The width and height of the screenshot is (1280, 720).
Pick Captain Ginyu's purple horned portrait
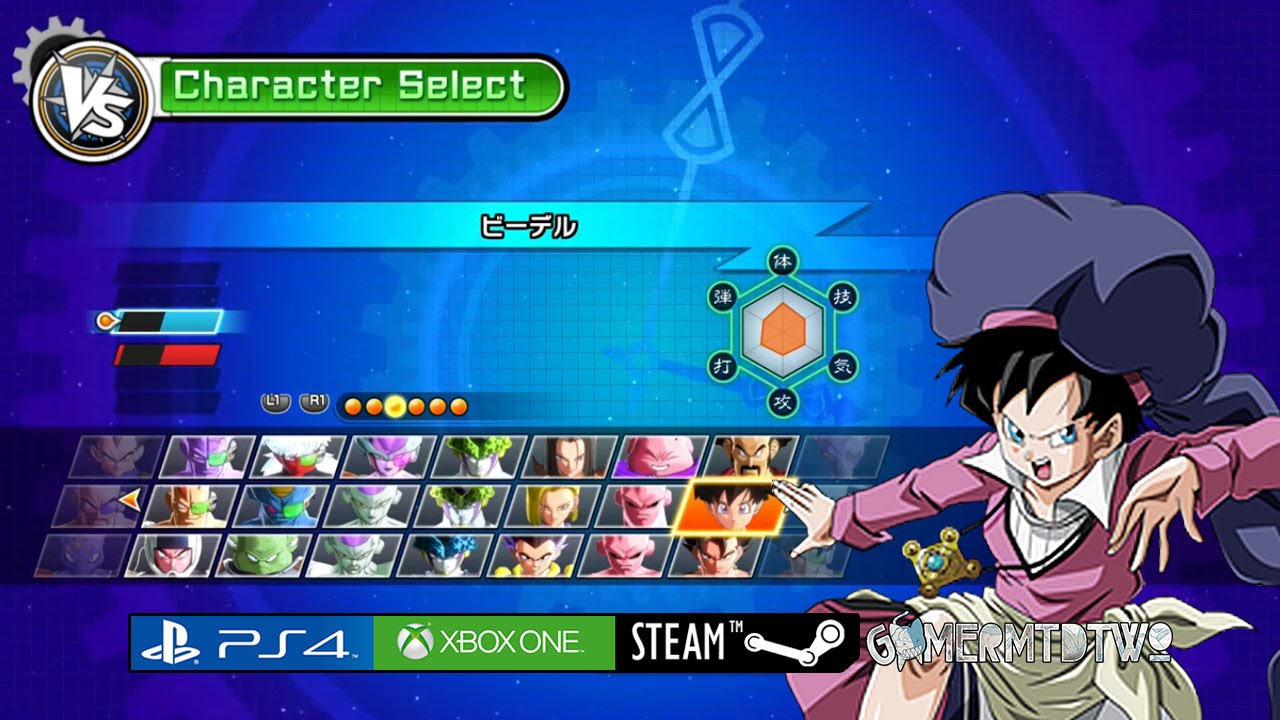[x=207, y=456]
